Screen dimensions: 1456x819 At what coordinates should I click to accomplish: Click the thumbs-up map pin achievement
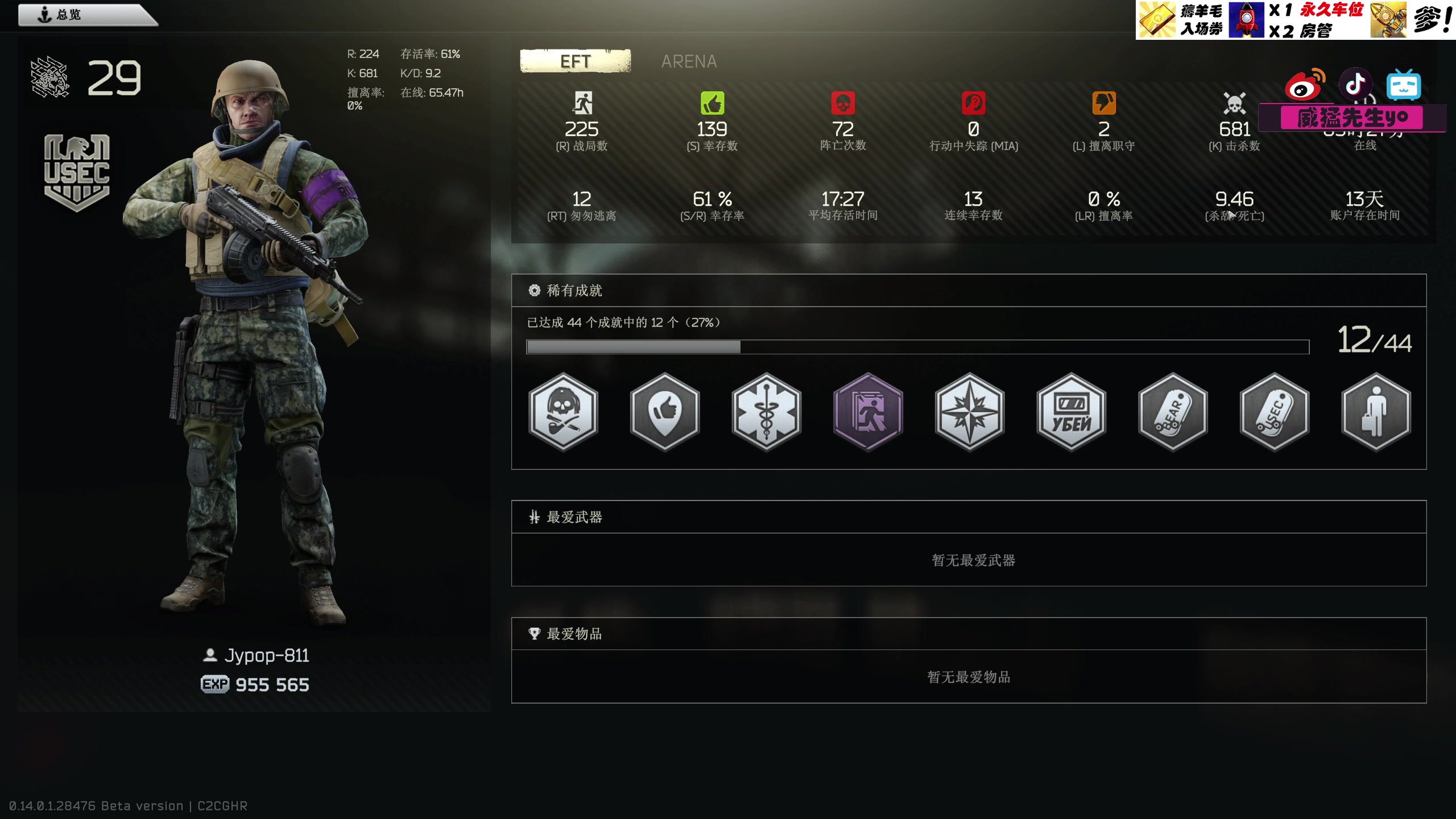[x=665, y=412]
